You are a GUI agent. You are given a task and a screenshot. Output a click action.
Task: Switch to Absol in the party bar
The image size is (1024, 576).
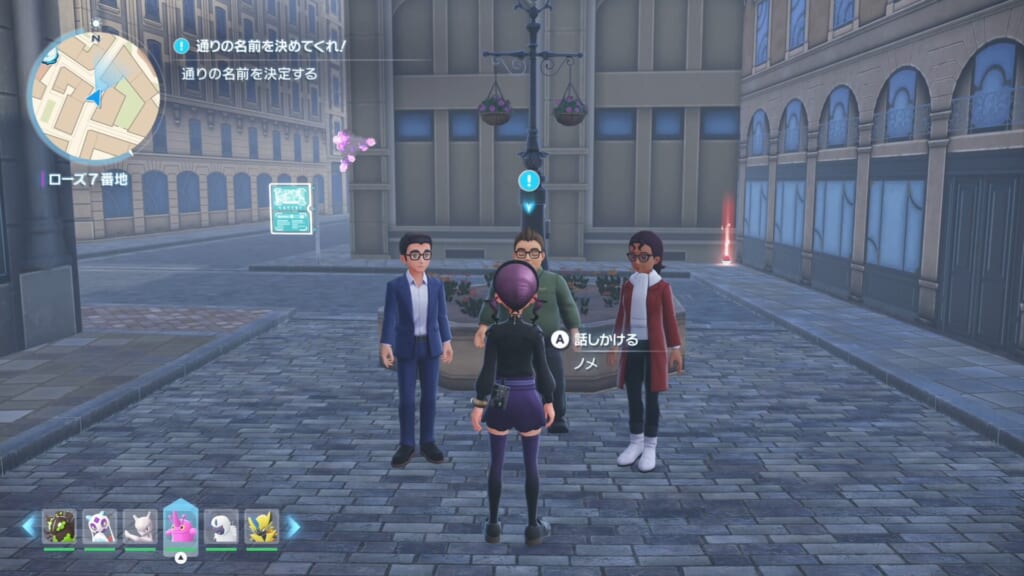[x=221, y=527]
